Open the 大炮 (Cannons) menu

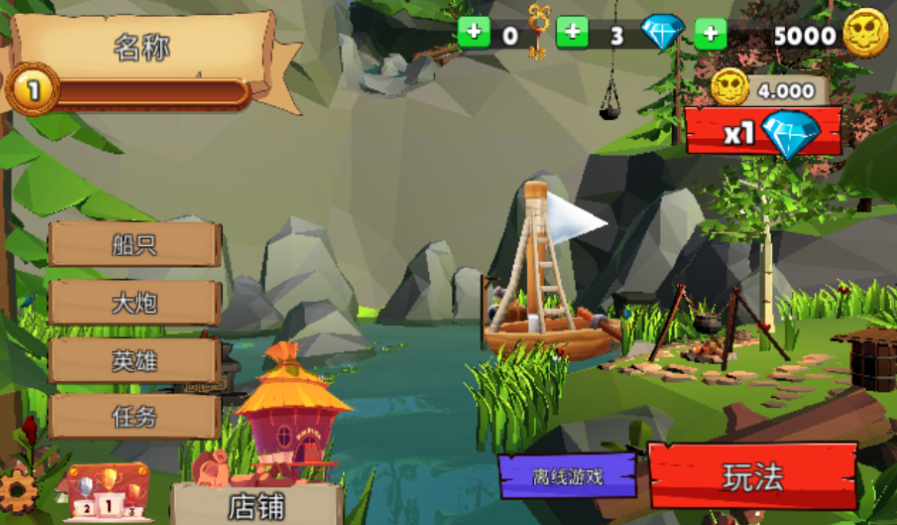(134, 302)
